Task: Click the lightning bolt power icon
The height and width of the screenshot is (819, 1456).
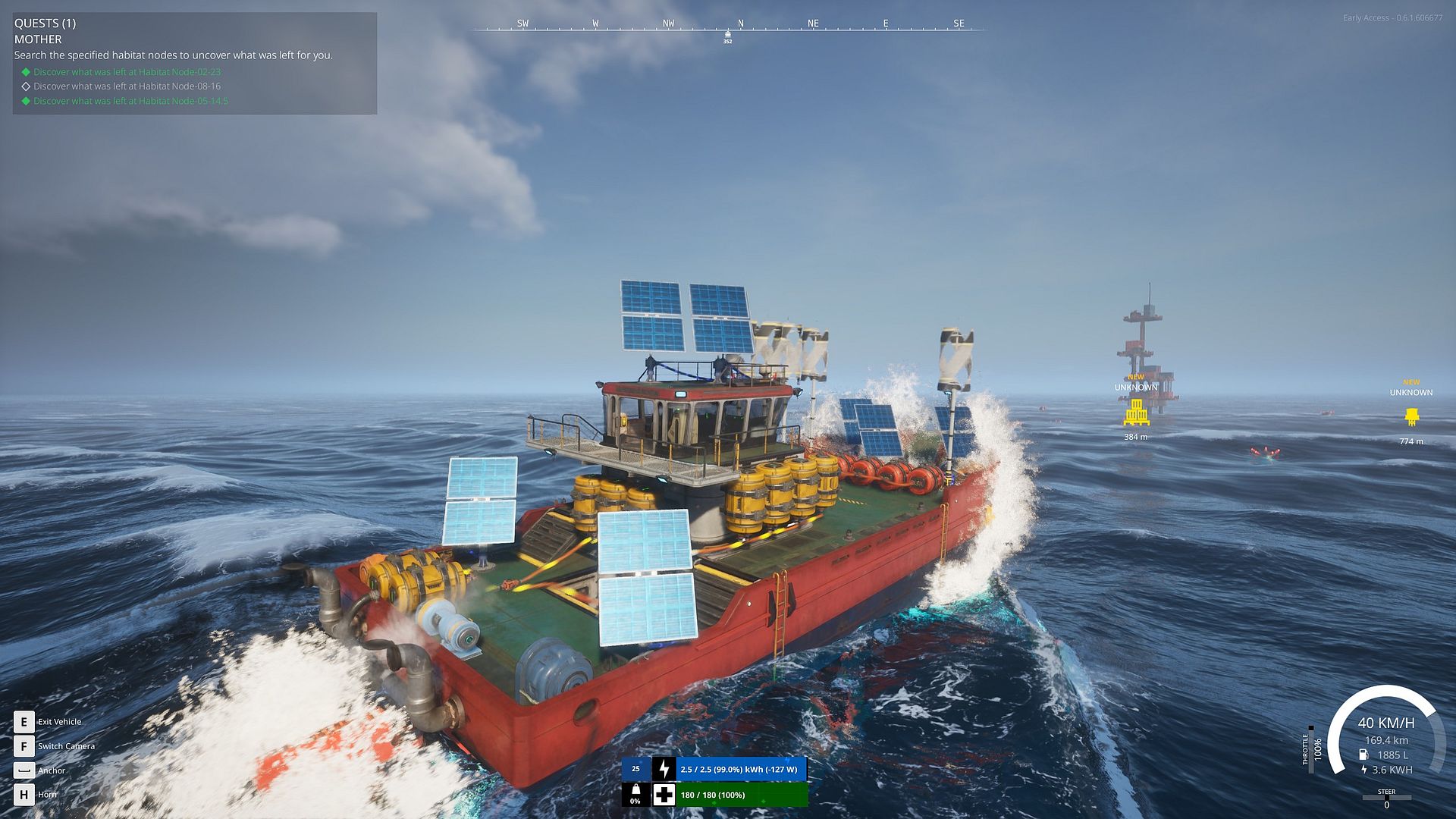Action: 664,769
